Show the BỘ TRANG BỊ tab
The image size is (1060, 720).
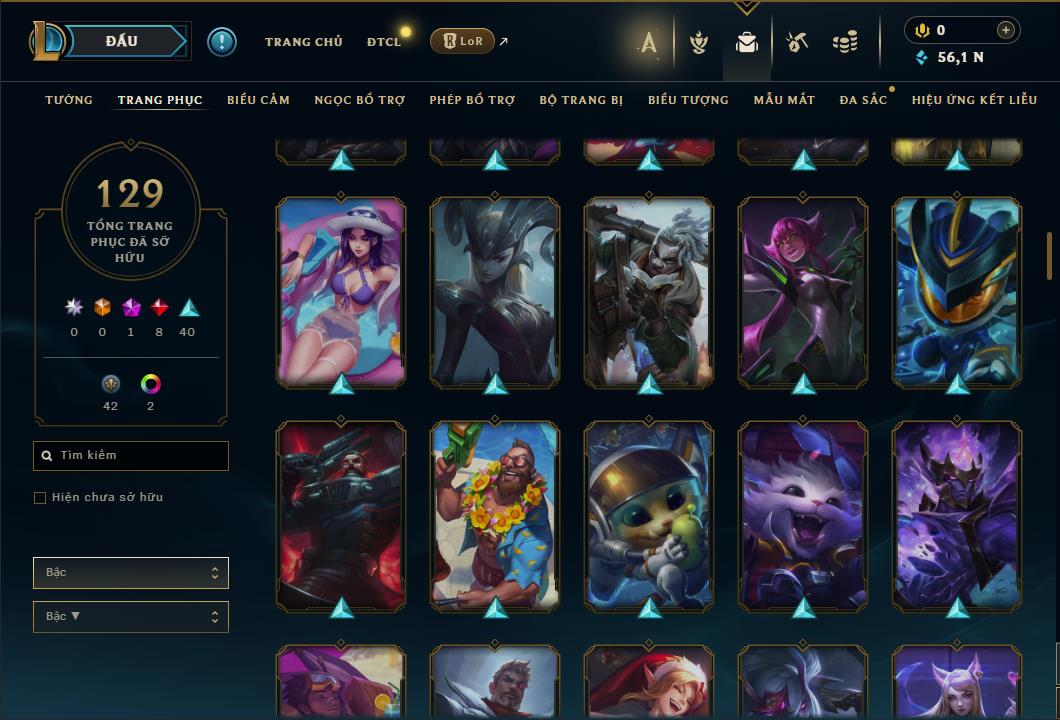pos(581,100)
